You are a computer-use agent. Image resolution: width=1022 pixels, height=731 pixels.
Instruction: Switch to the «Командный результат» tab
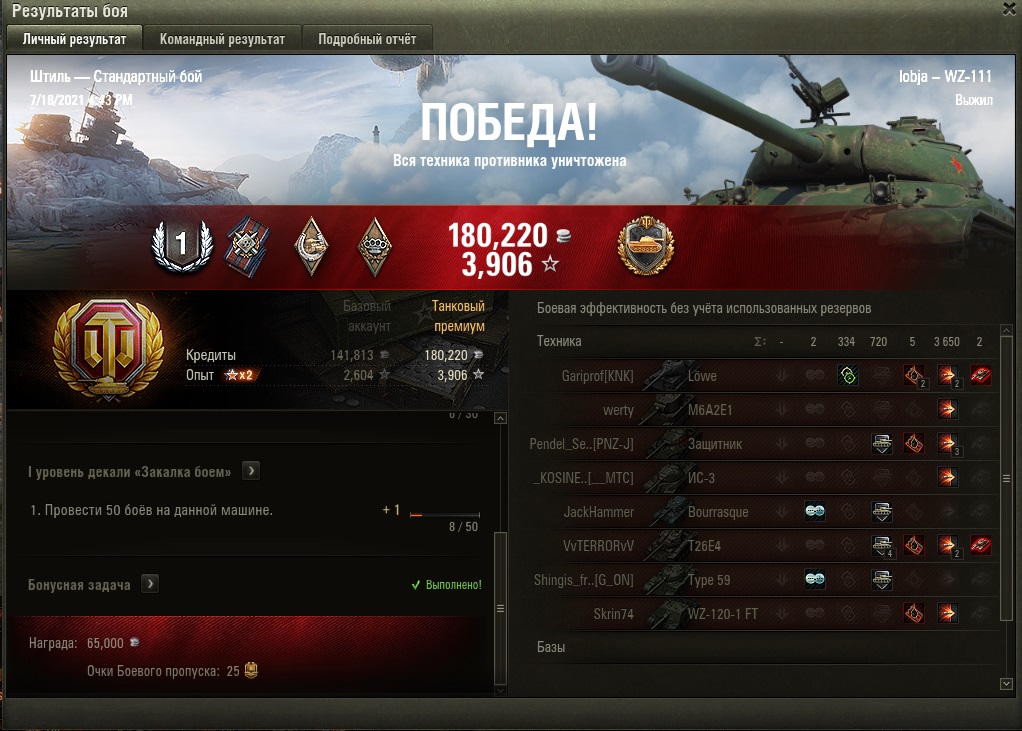click(224, 39)
